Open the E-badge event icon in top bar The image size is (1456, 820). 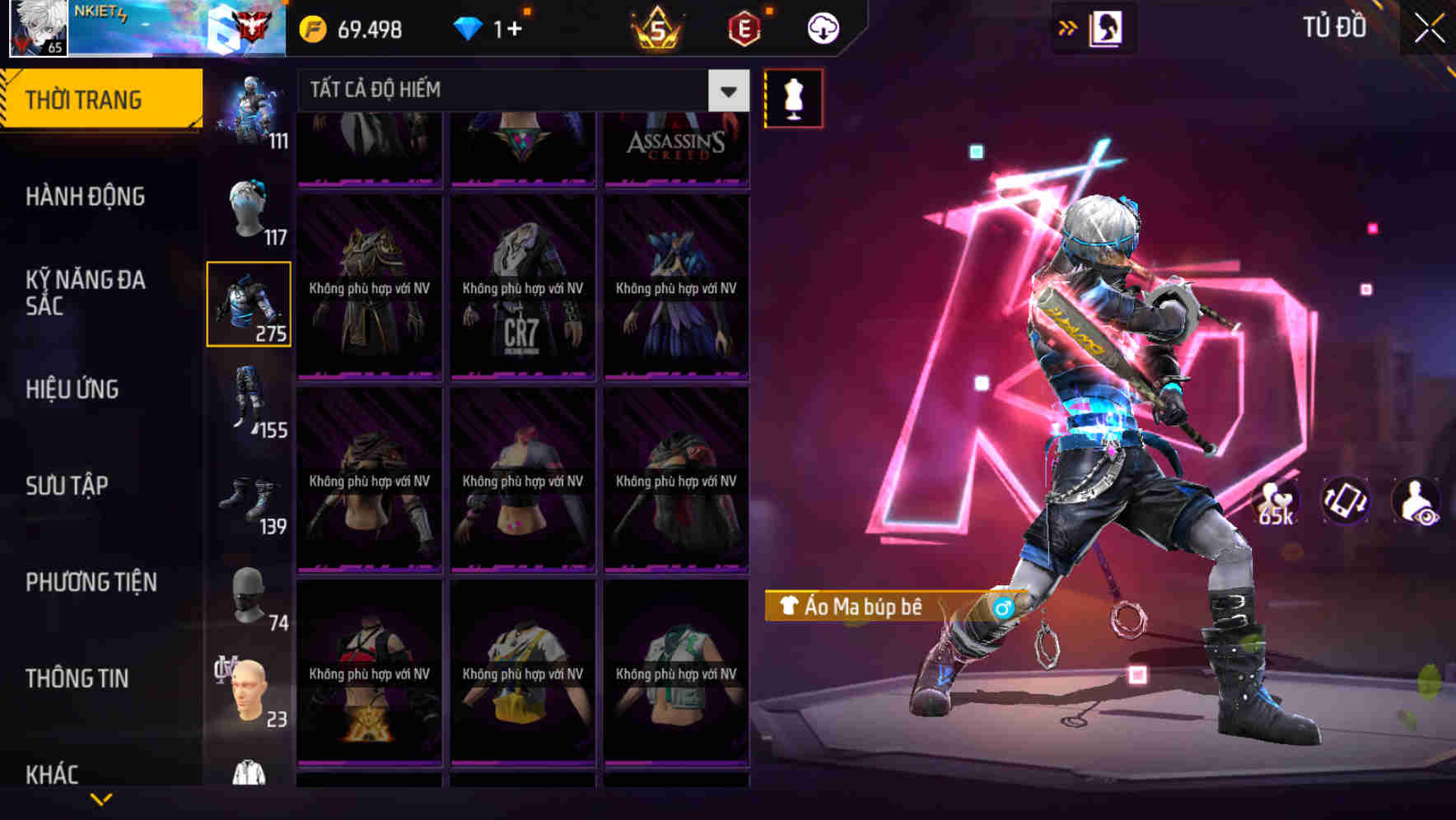coord(742,27)
